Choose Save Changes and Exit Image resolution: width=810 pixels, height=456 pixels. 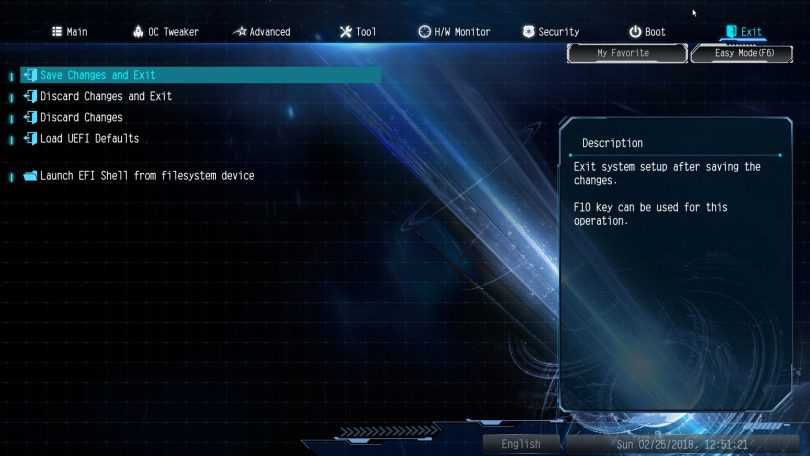tap(98, 75)
